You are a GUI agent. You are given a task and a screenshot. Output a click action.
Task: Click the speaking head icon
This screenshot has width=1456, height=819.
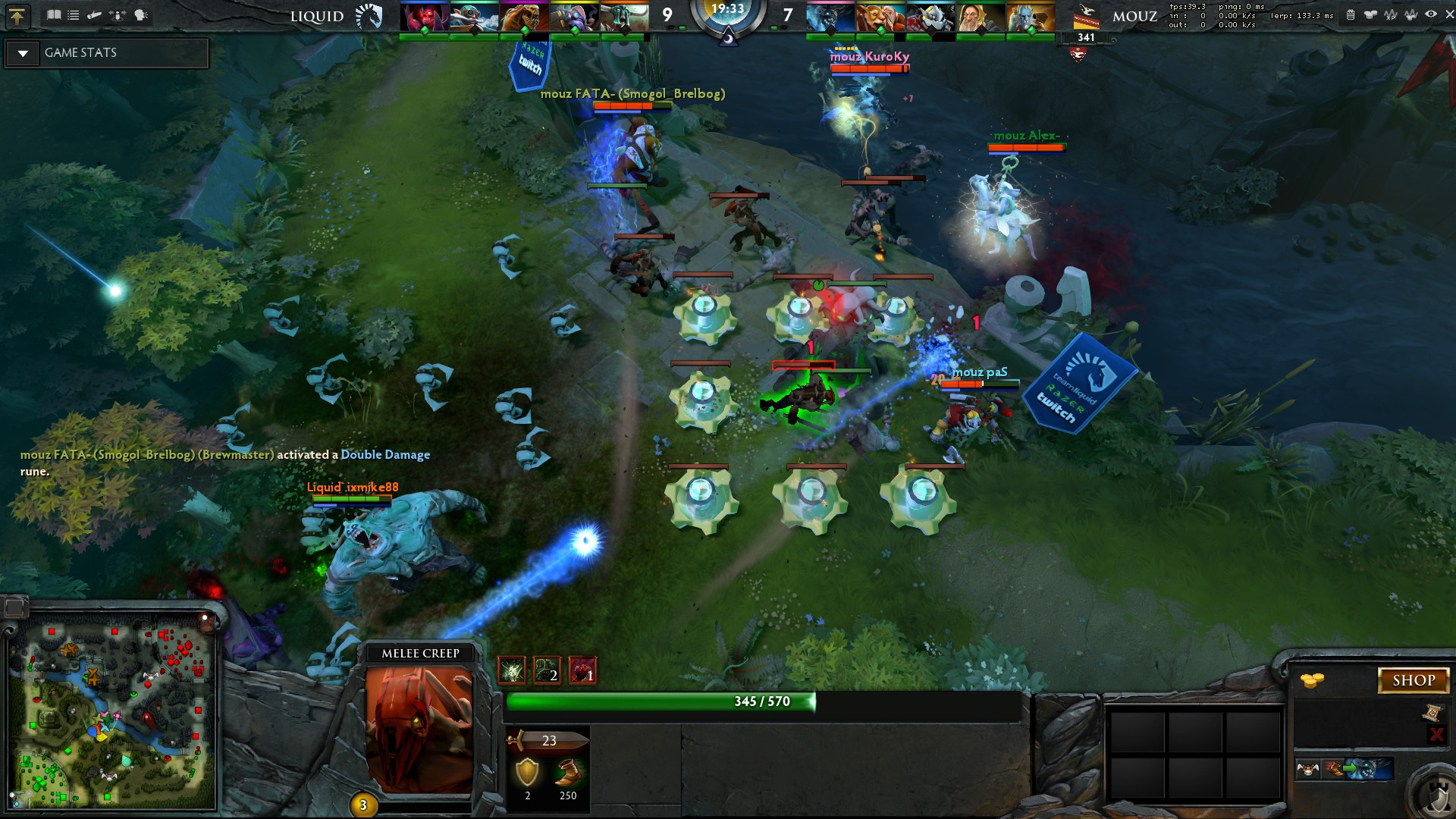tap(141, 14)
